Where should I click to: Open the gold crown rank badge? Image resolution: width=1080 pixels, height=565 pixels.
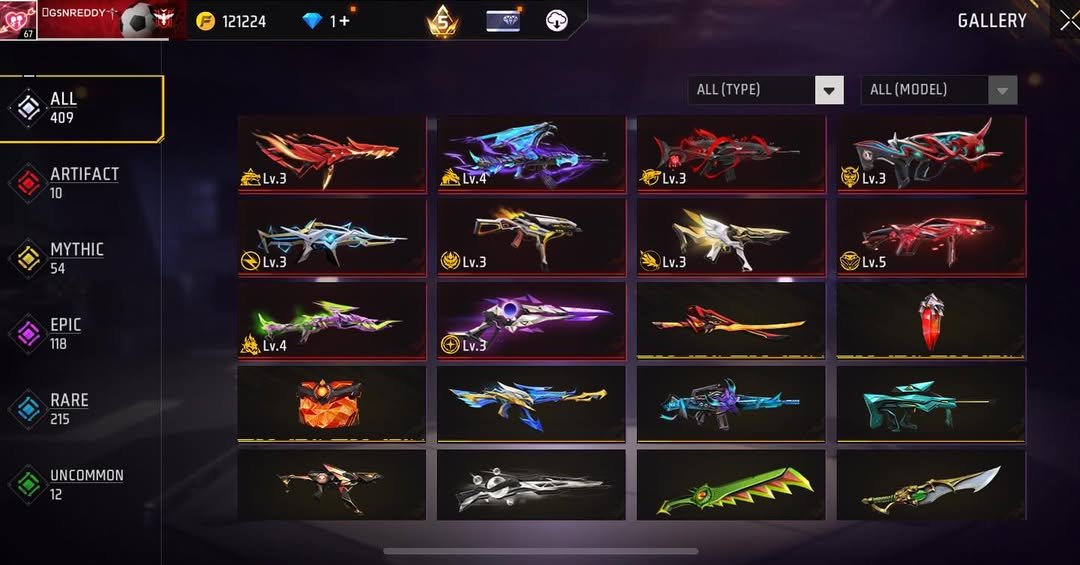tap(442, 21)
